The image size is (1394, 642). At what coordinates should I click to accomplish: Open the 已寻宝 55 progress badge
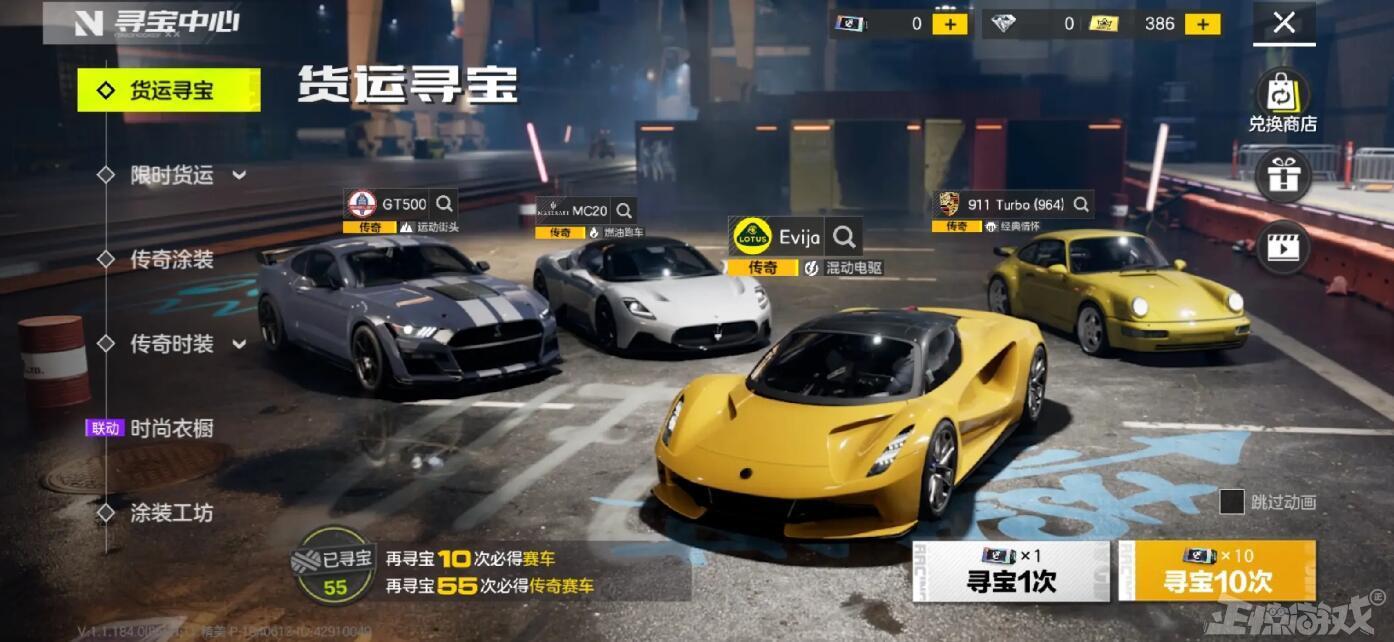[335, 566]
